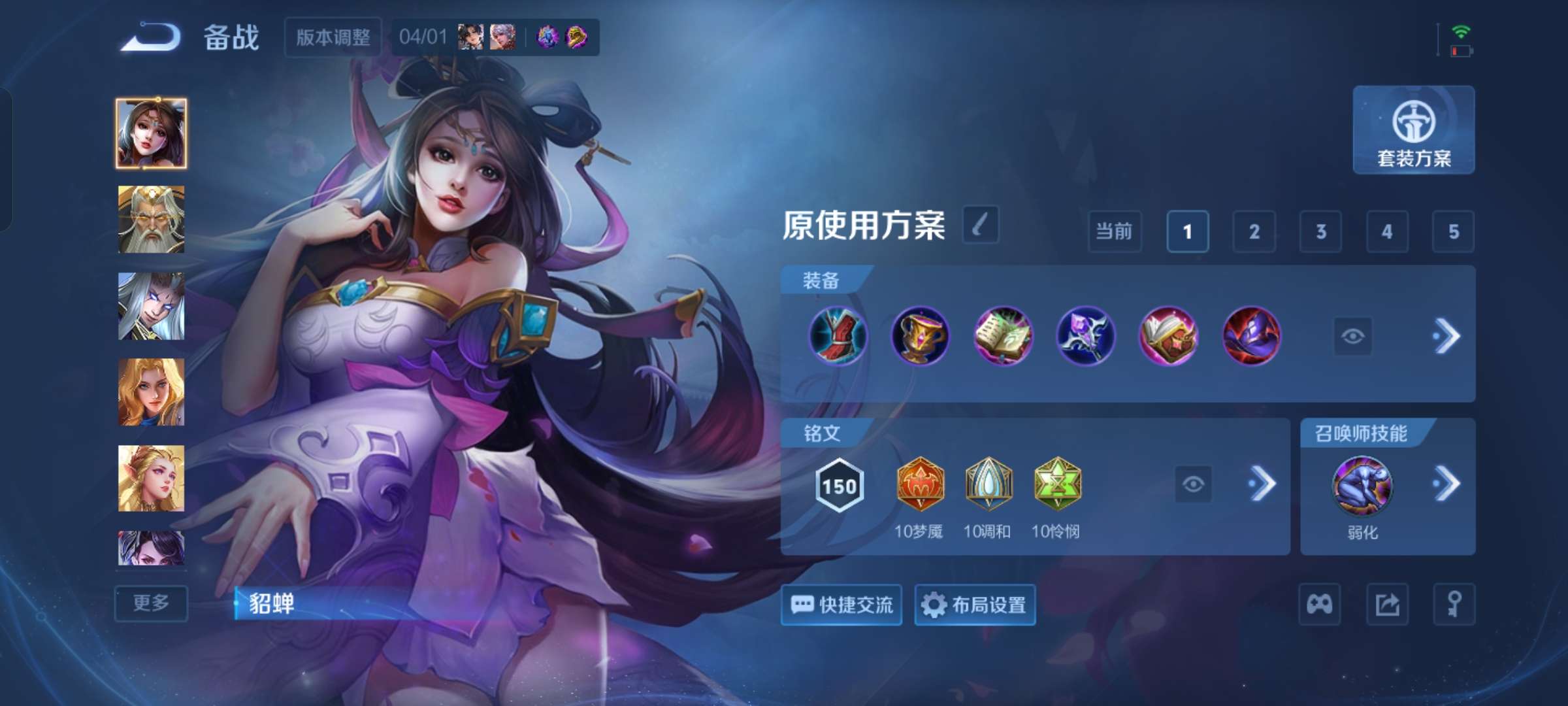Image resolution: width=1568 pixels, height=706 pixels.
Task: Open the 套装方案 loadout plan icon
Action: pos(1413,131)
